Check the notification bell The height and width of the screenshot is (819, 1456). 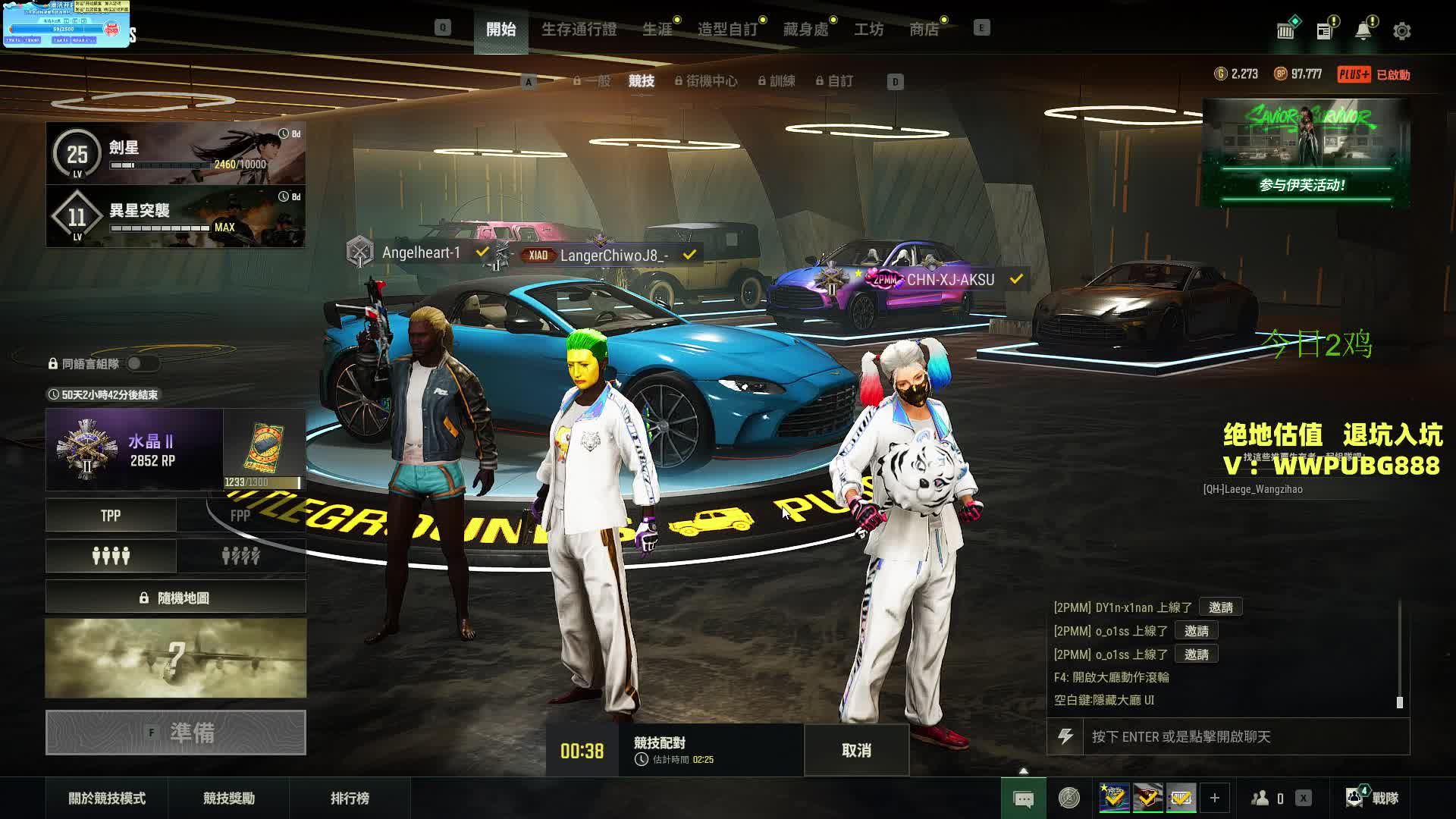click(x=1363, y=31)
